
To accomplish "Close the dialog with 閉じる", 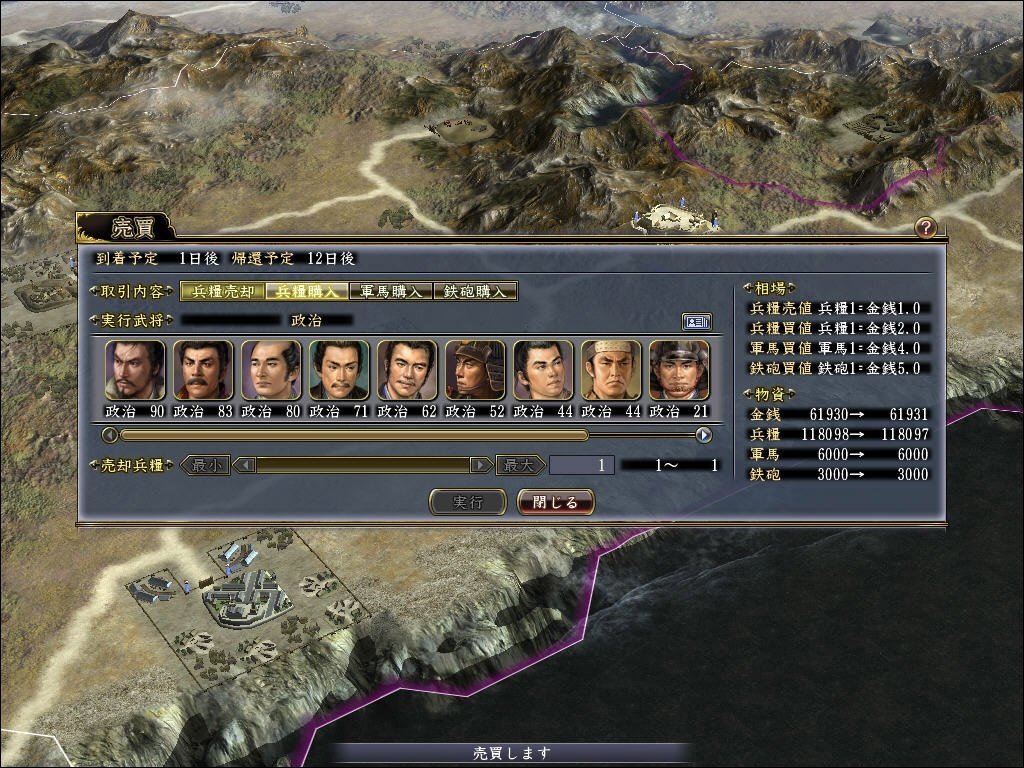I will coord(556,502).
